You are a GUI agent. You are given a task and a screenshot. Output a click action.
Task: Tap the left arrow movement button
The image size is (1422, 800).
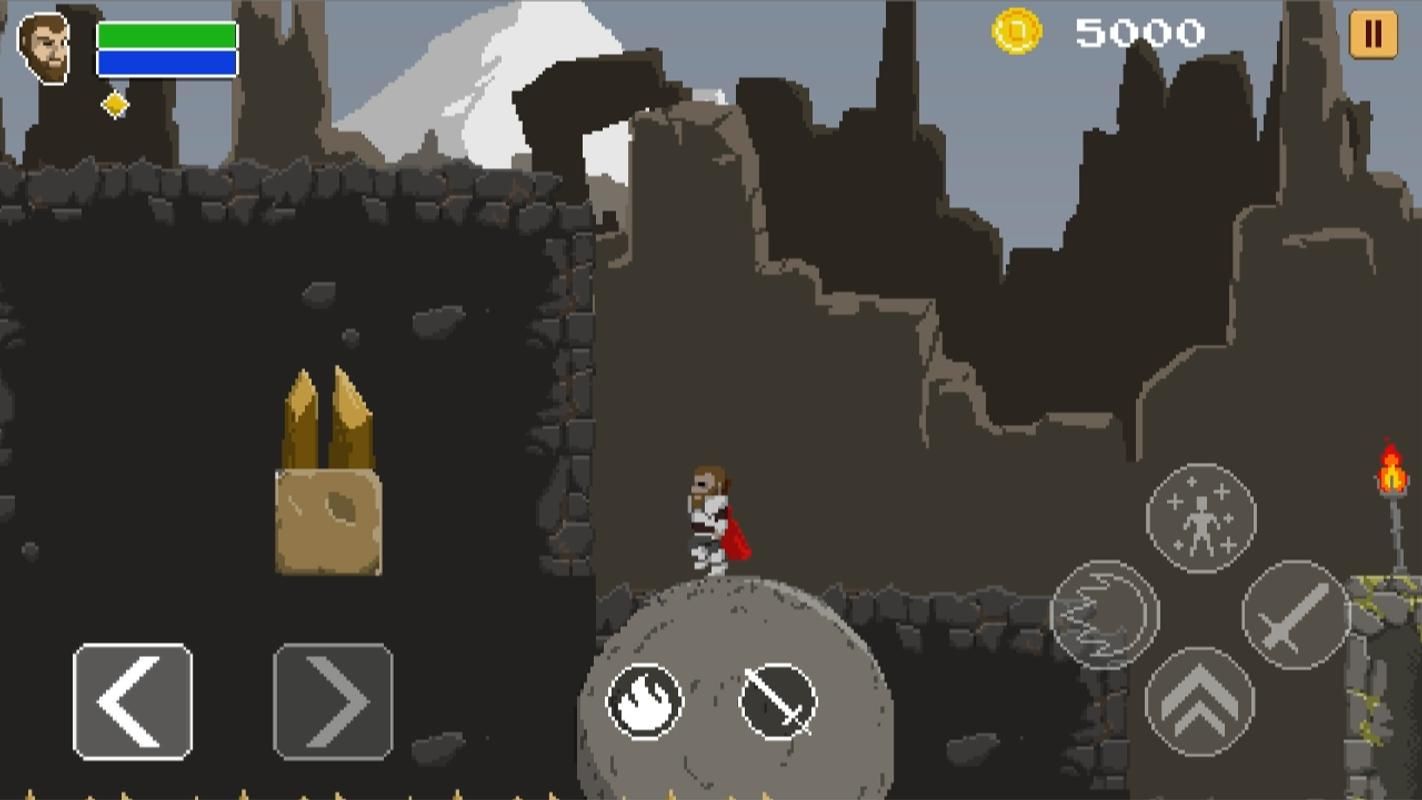click(x=133, y=701)
